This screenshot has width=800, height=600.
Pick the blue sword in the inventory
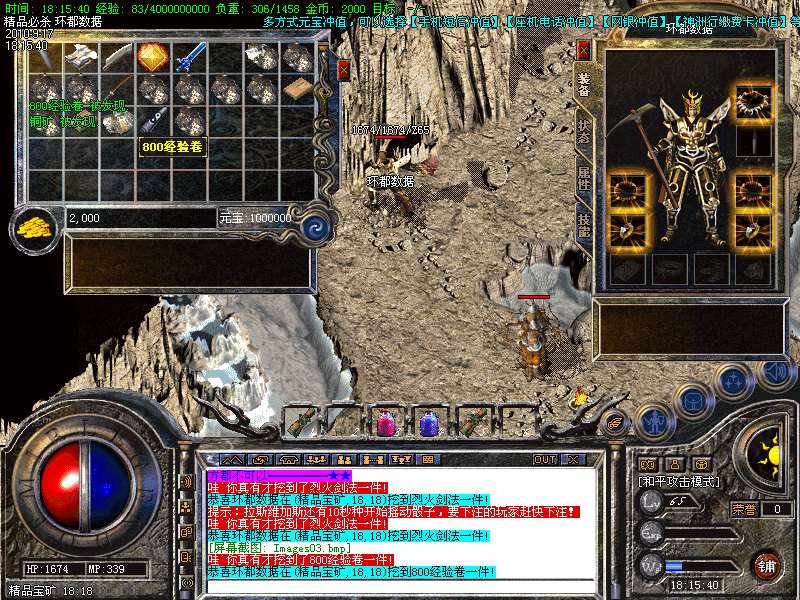click(188, 57)
